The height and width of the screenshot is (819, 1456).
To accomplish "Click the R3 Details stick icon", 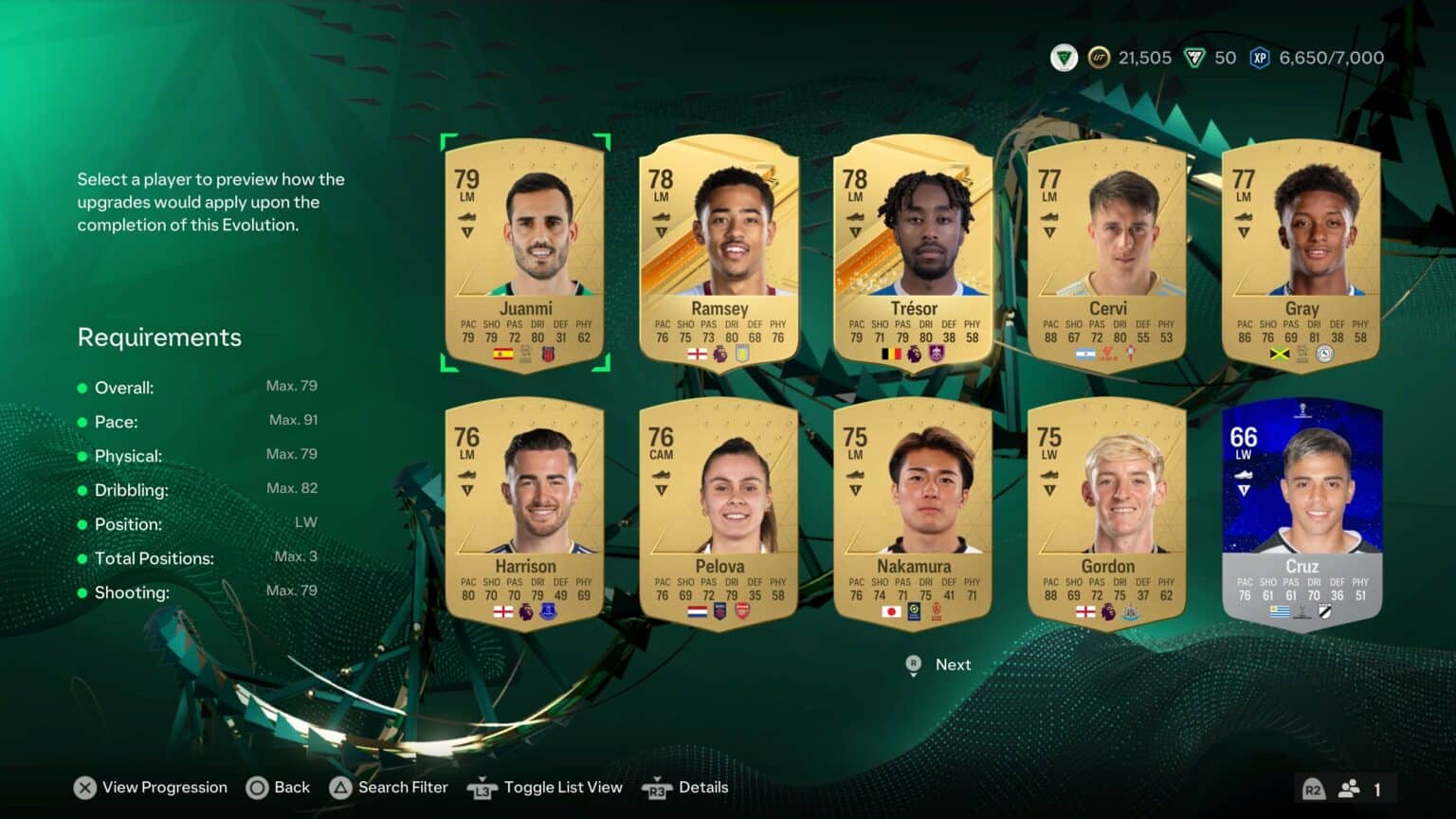I will click(658, 787).
